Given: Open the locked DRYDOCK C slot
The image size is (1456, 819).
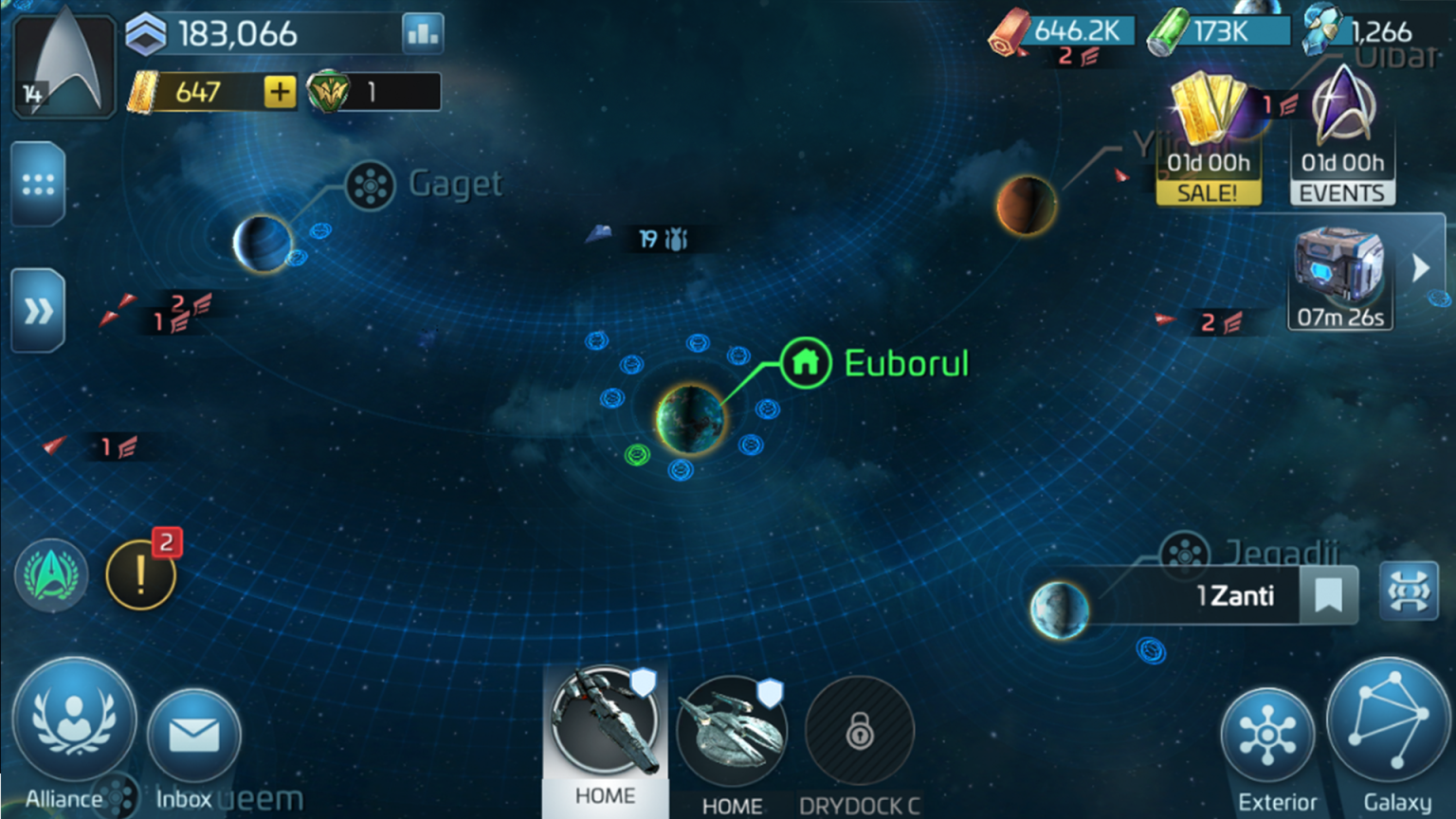Looking at the screenshot, I should [x=859, y=732].
